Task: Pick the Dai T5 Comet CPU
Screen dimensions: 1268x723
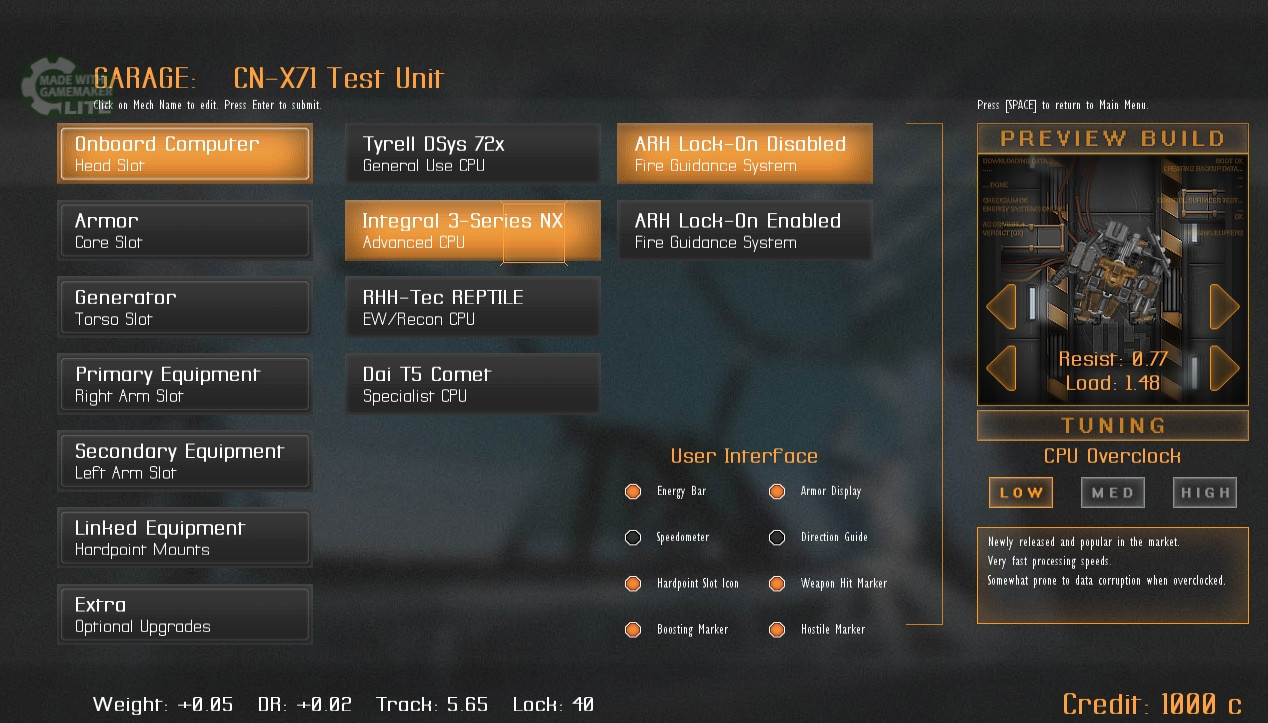Action: coord(472,384)
